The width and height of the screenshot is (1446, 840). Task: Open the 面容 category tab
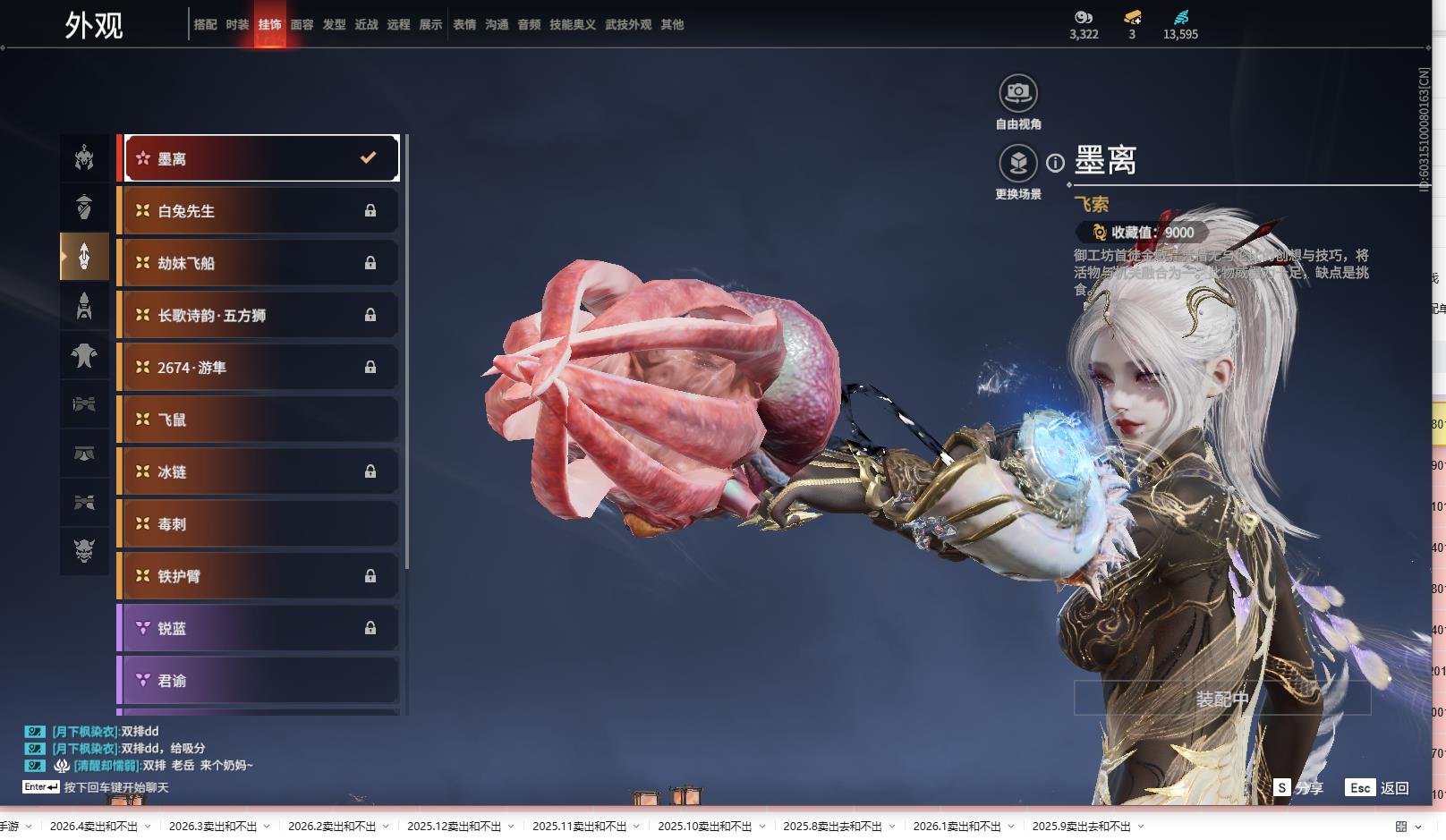click(302, 25)
